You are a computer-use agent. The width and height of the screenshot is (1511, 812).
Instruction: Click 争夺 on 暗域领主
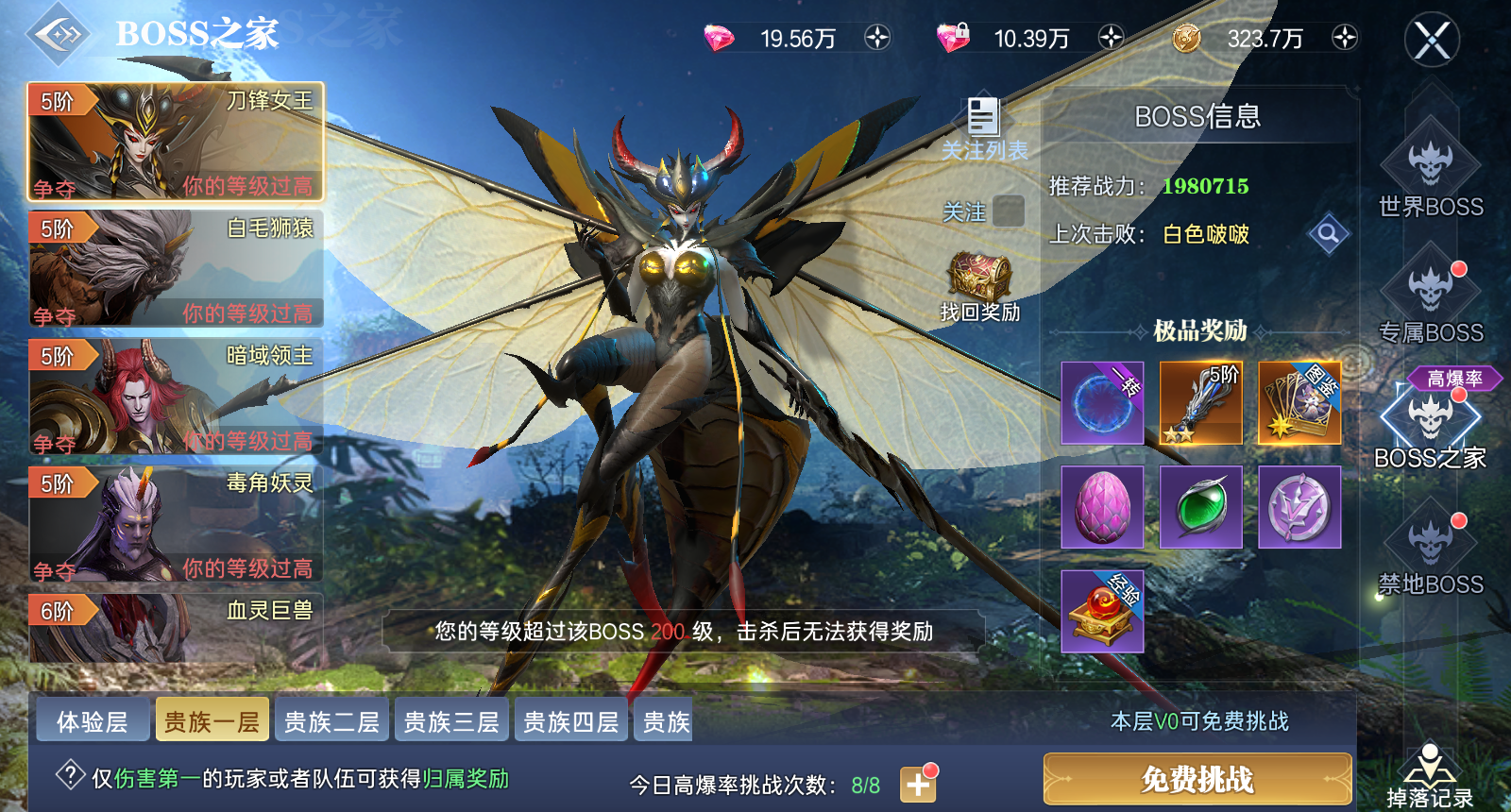[x=54, y=440]
